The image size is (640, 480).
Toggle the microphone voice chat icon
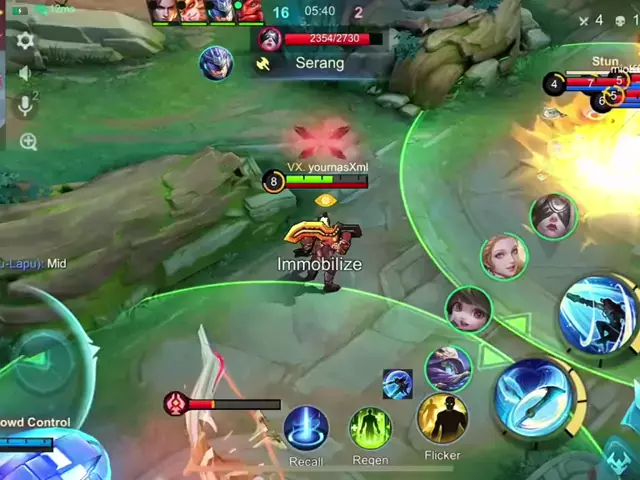point(27,106)
